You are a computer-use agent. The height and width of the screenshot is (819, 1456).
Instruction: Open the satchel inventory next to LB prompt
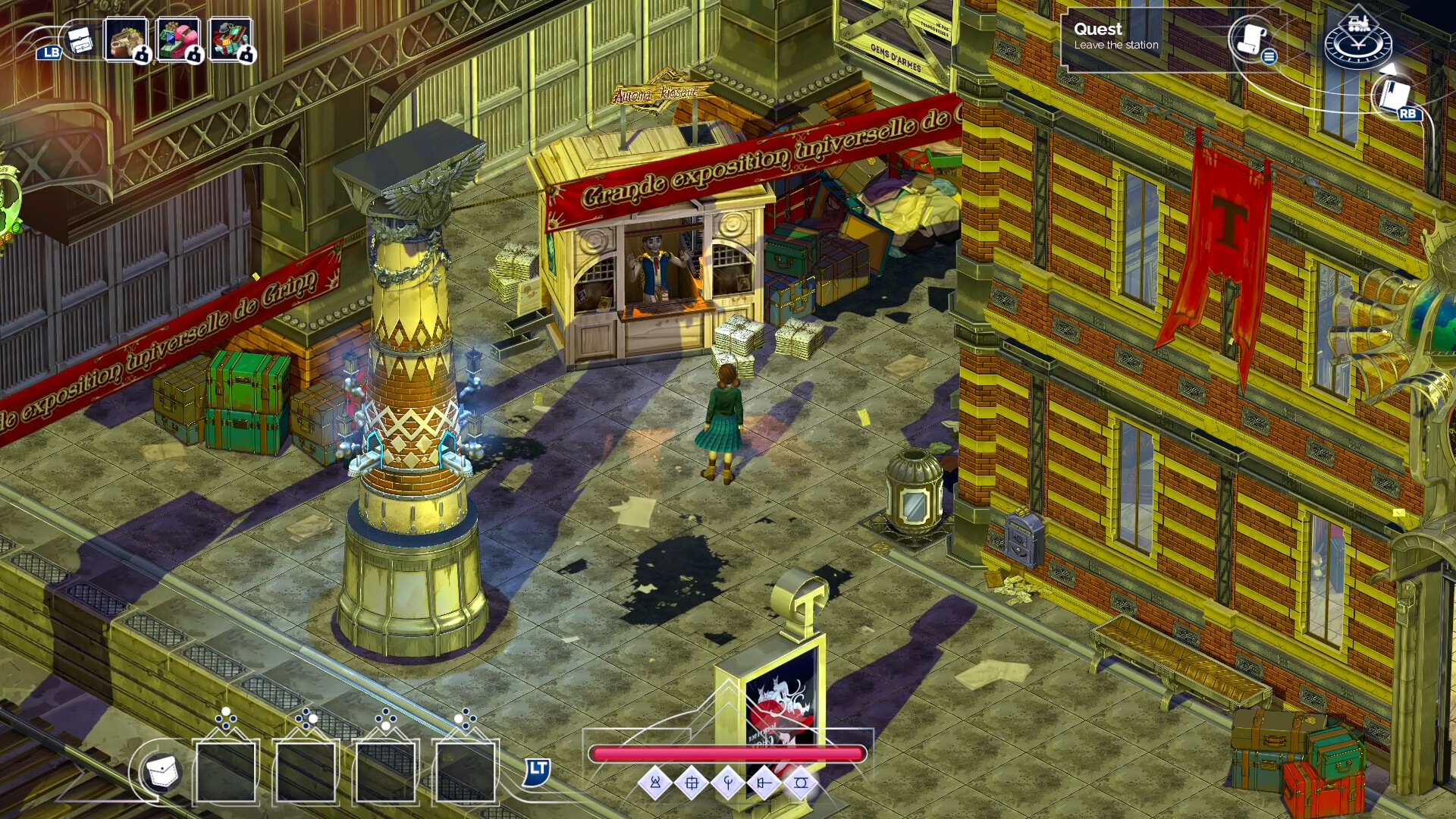click(80, 39)
